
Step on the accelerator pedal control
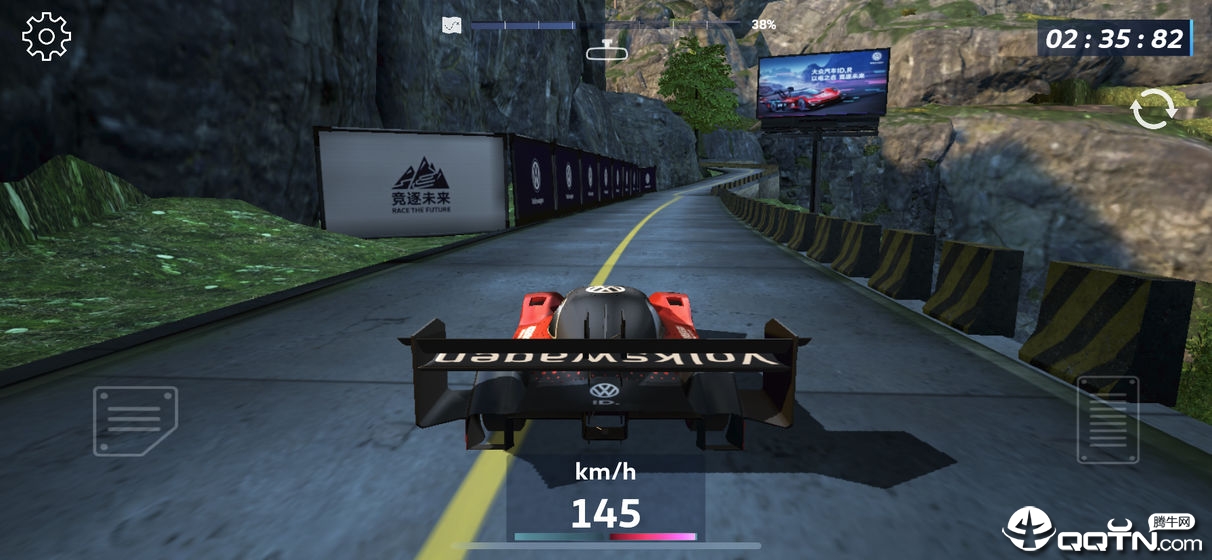click(1108, 419)
